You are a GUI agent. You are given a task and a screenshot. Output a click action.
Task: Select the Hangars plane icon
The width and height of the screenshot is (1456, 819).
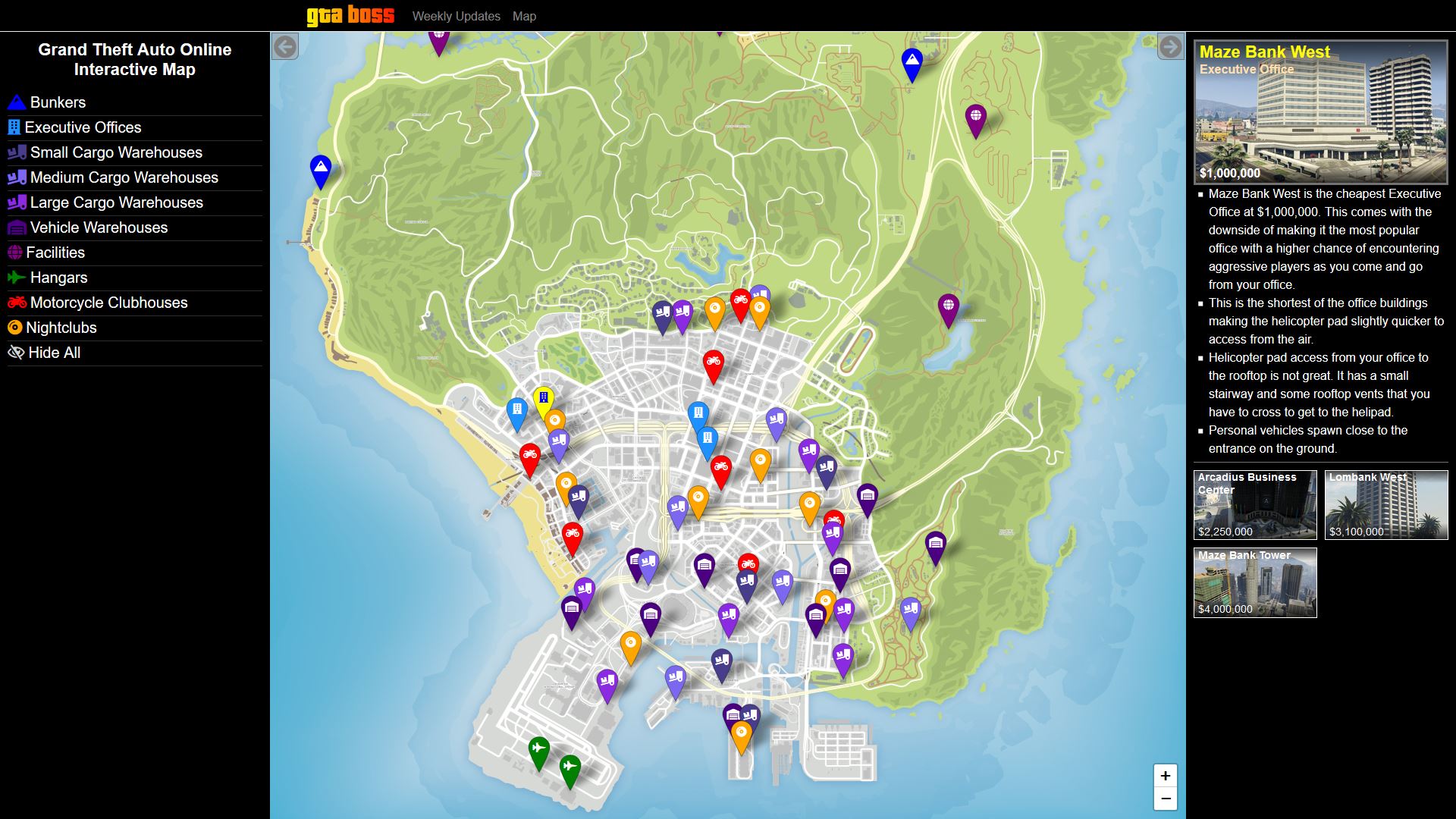17,278
